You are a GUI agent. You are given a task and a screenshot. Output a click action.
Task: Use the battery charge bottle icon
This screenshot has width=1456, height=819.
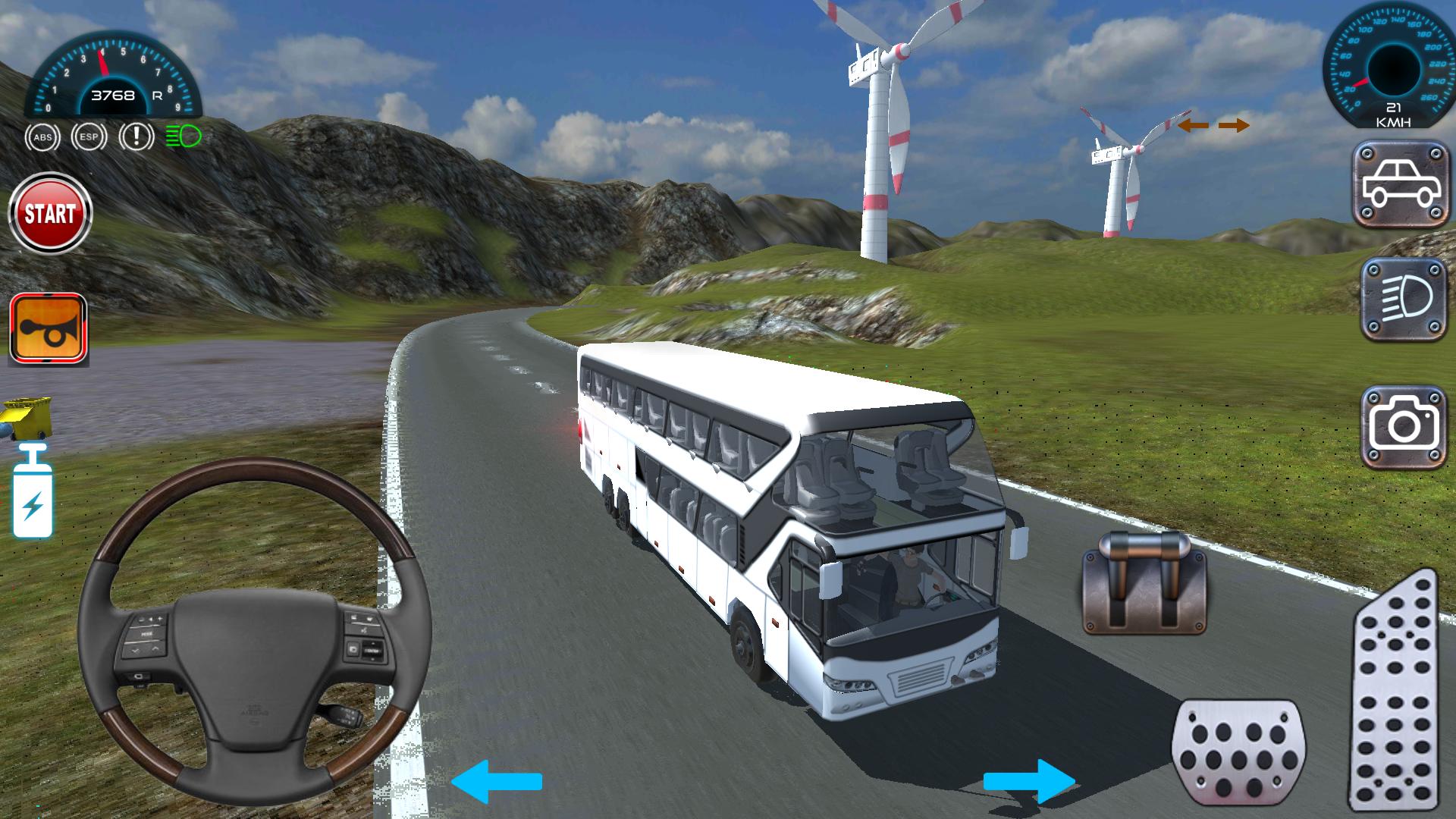pos(33,493)
